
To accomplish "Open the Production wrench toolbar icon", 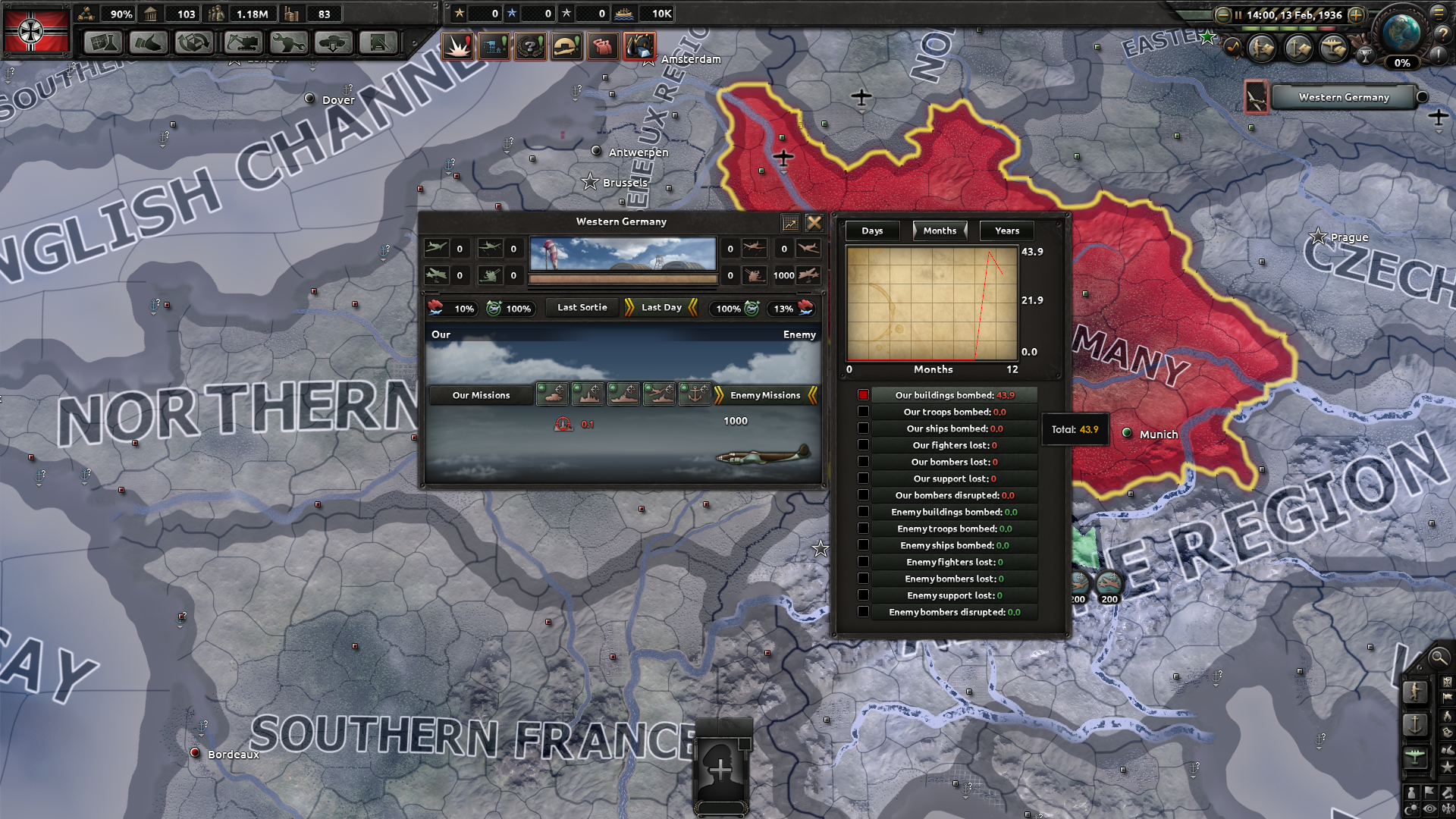I will point(287,43).
